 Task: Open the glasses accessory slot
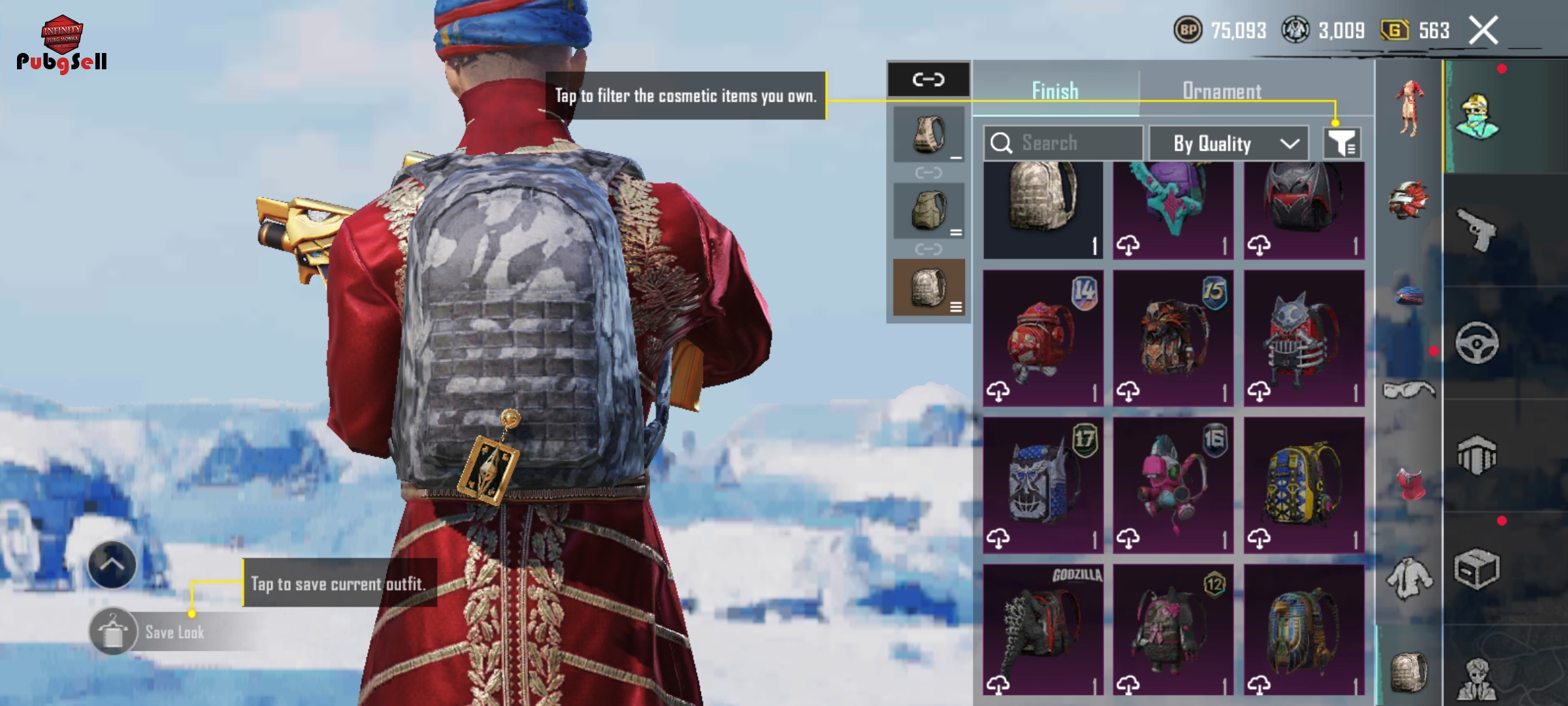point(1409,390)
